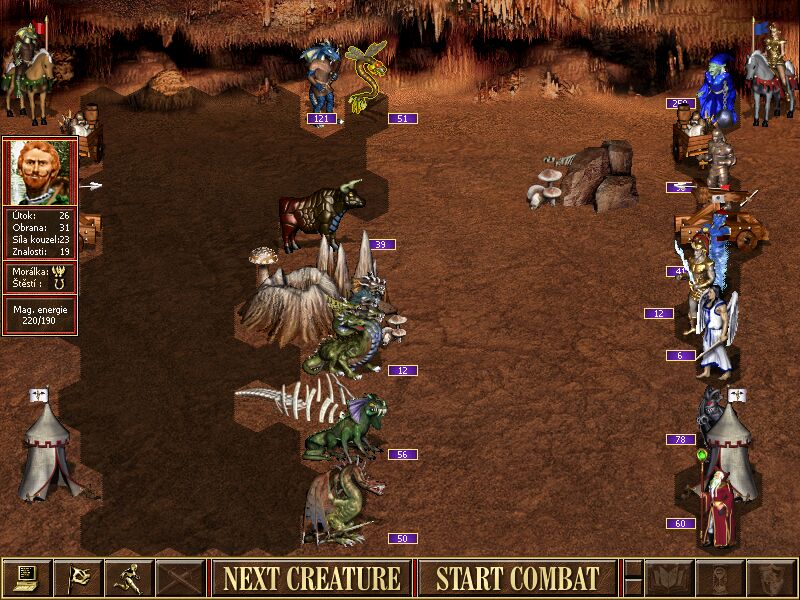The width and height of the screenshot is (800, 600).
Task: Click the hourglass wait button
Action: click(x=720, y=578)
